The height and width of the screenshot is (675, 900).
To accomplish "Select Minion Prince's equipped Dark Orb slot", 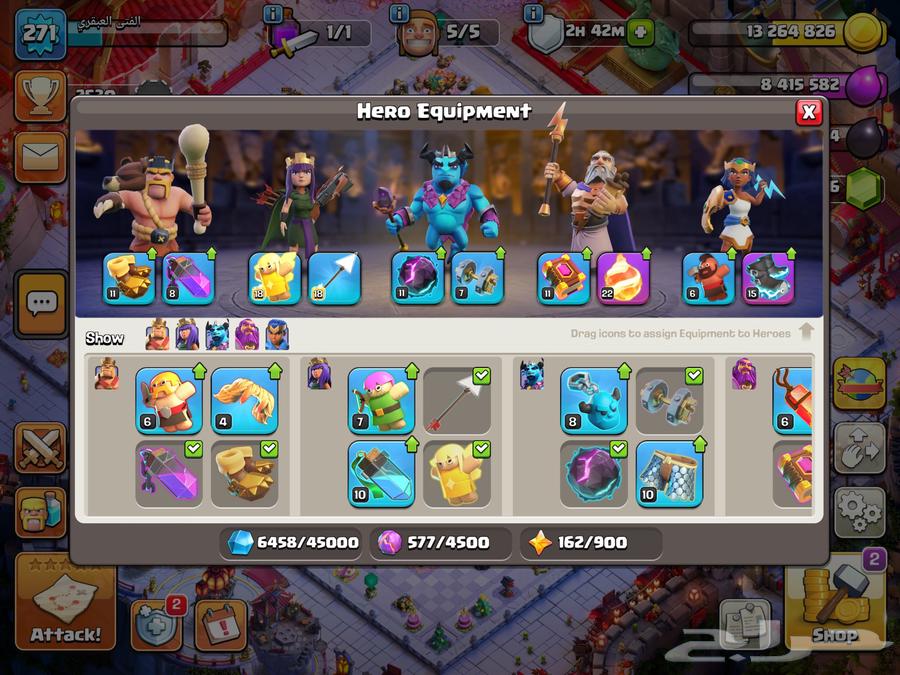I will point(416,278).
